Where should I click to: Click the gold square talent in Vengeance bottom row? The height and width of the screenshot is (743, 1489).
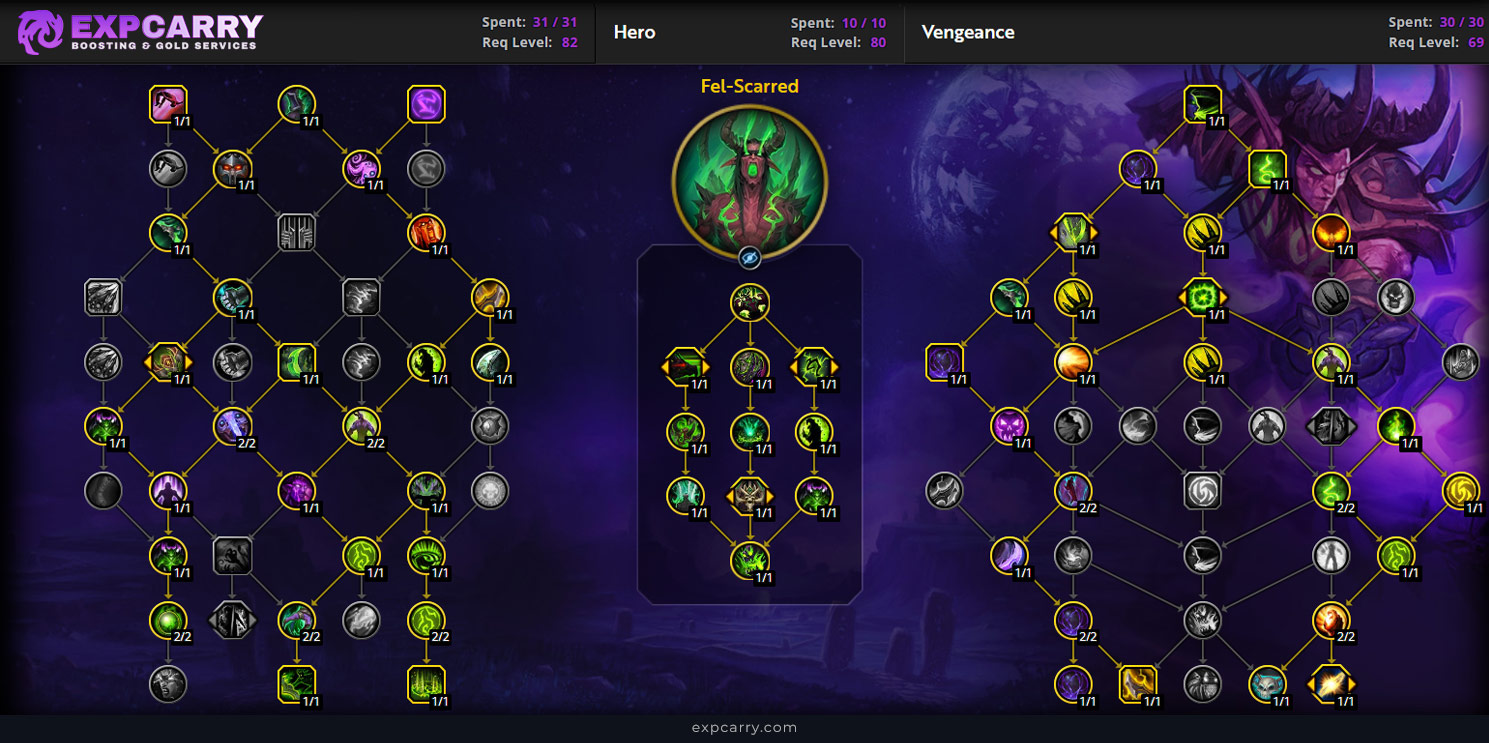click(x=1137, y=684)
